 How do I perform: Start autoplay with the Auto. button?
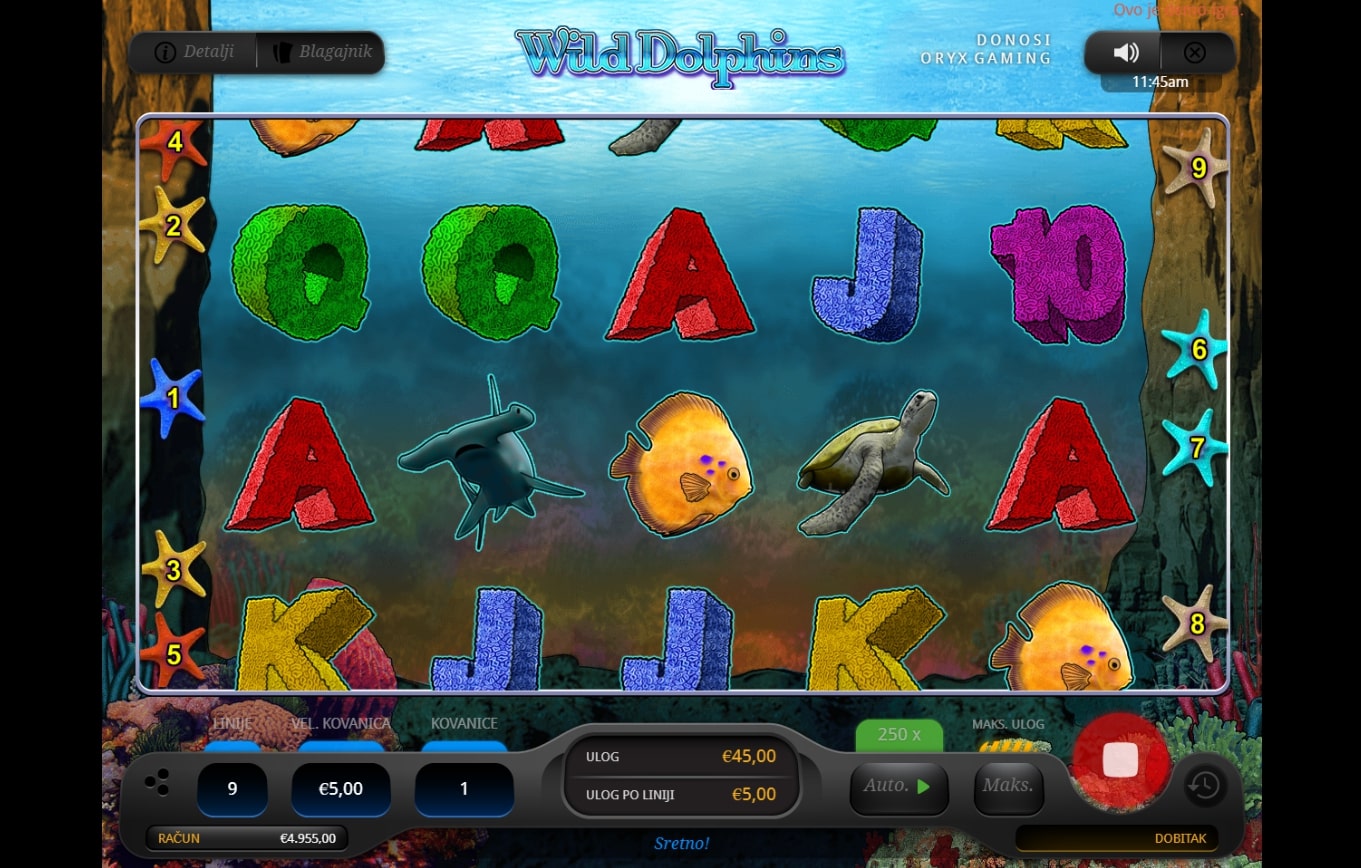point(898,786)
